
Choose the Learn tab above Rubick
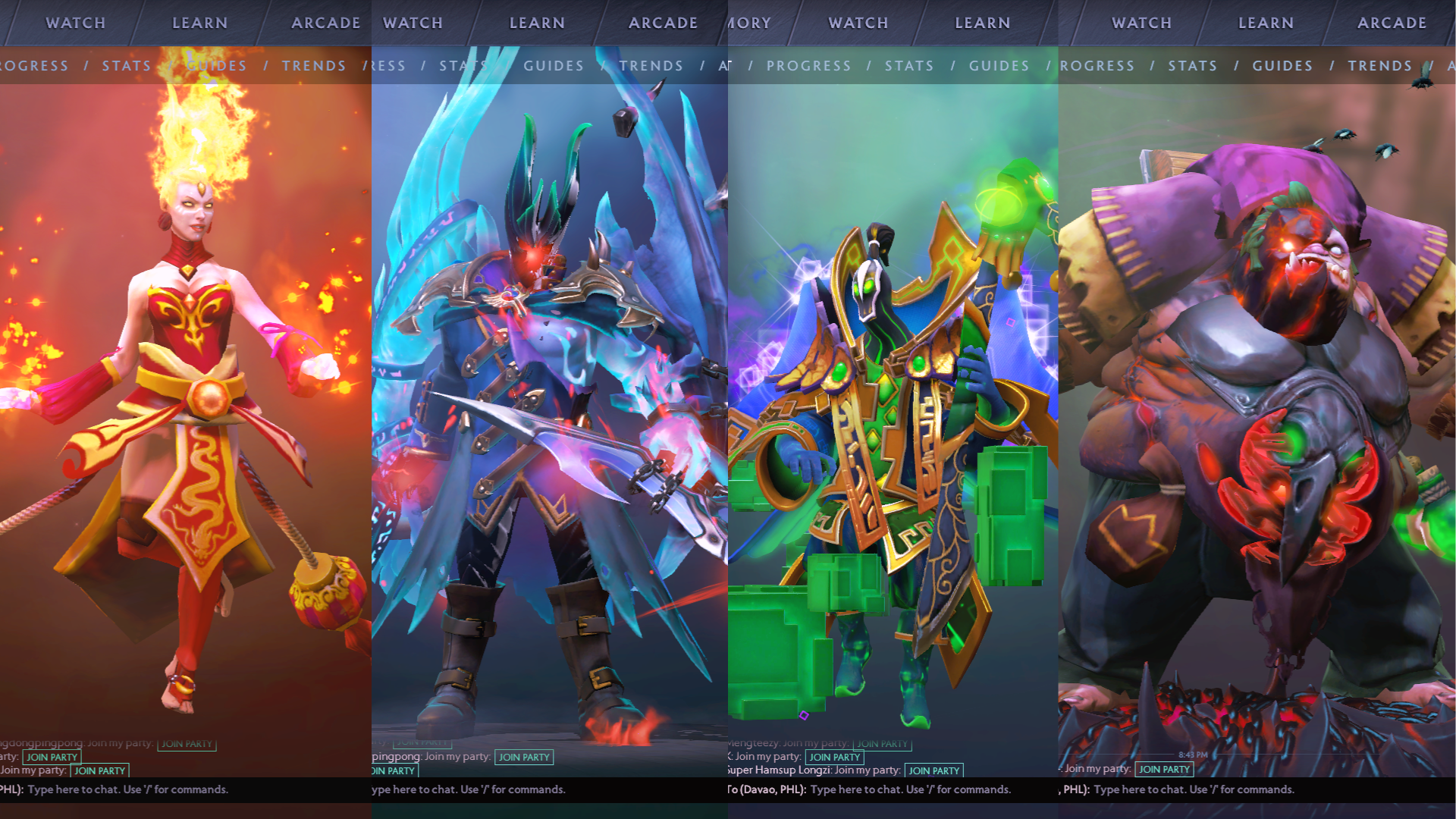[982, 23]
